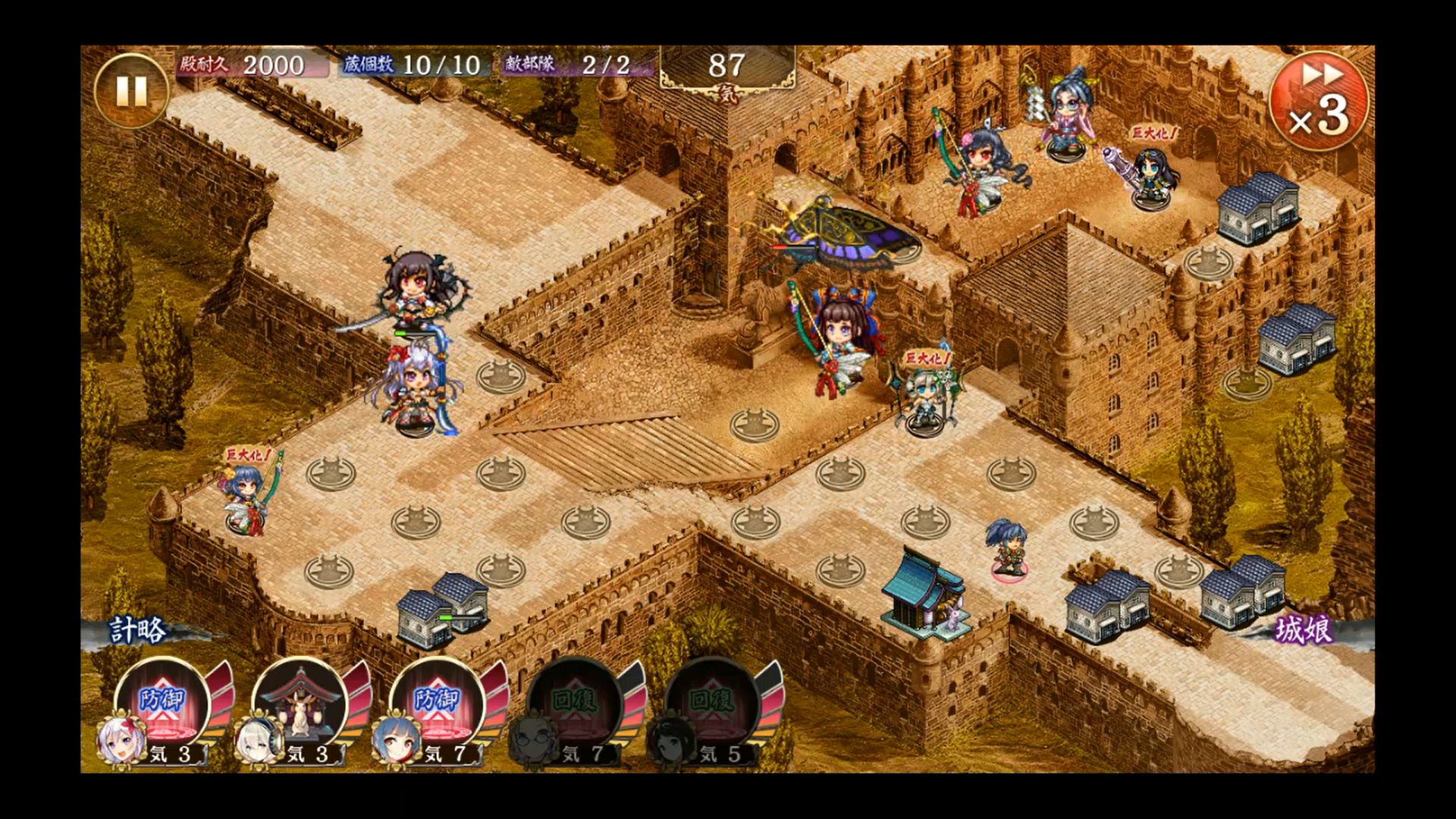Pause the battle with the pause button
Screen dimensions: 1456x819
tap(131, 91)
